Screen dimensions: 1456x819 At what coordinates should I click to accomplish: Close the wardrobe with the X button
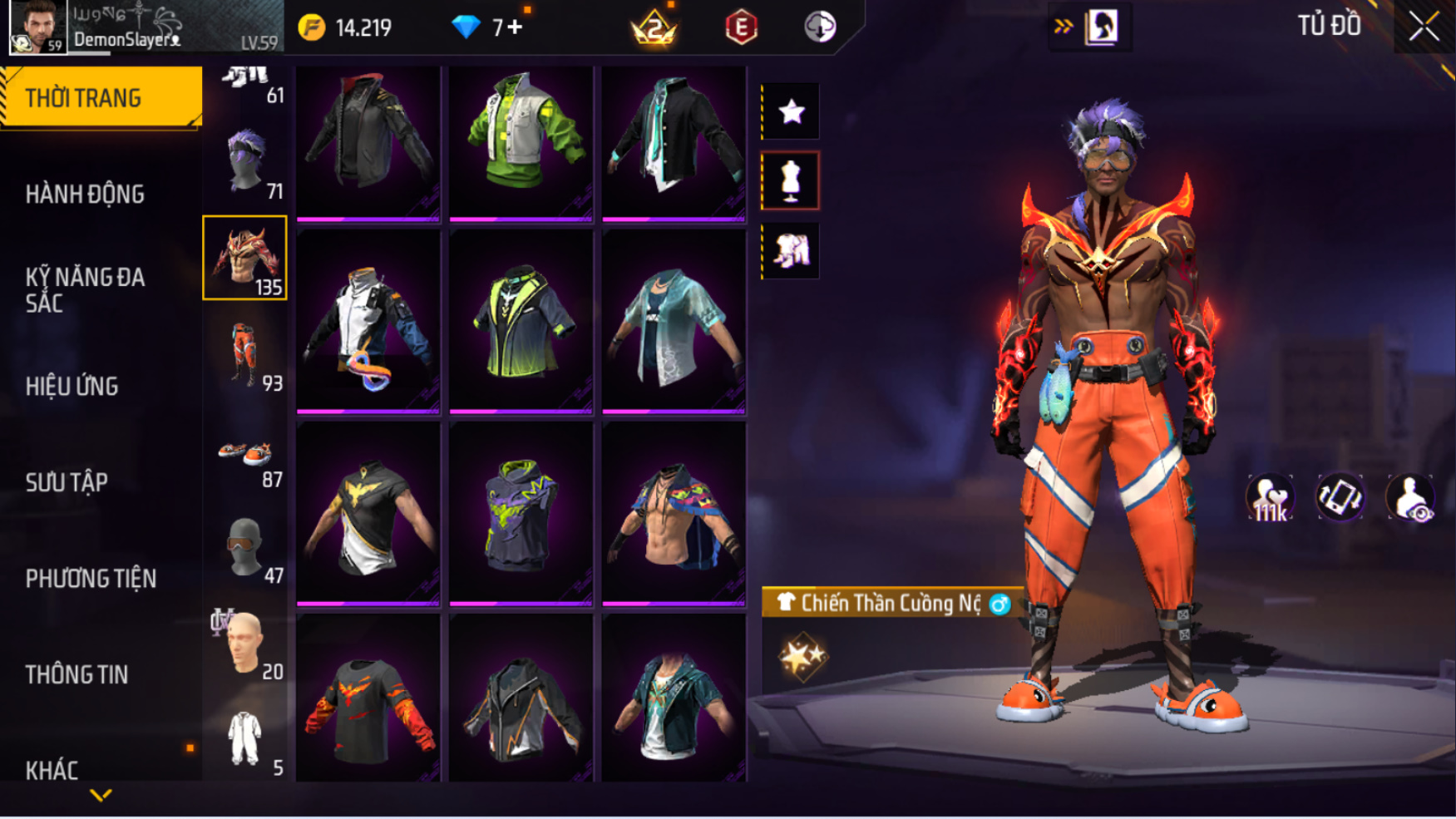click(1423, 27)
